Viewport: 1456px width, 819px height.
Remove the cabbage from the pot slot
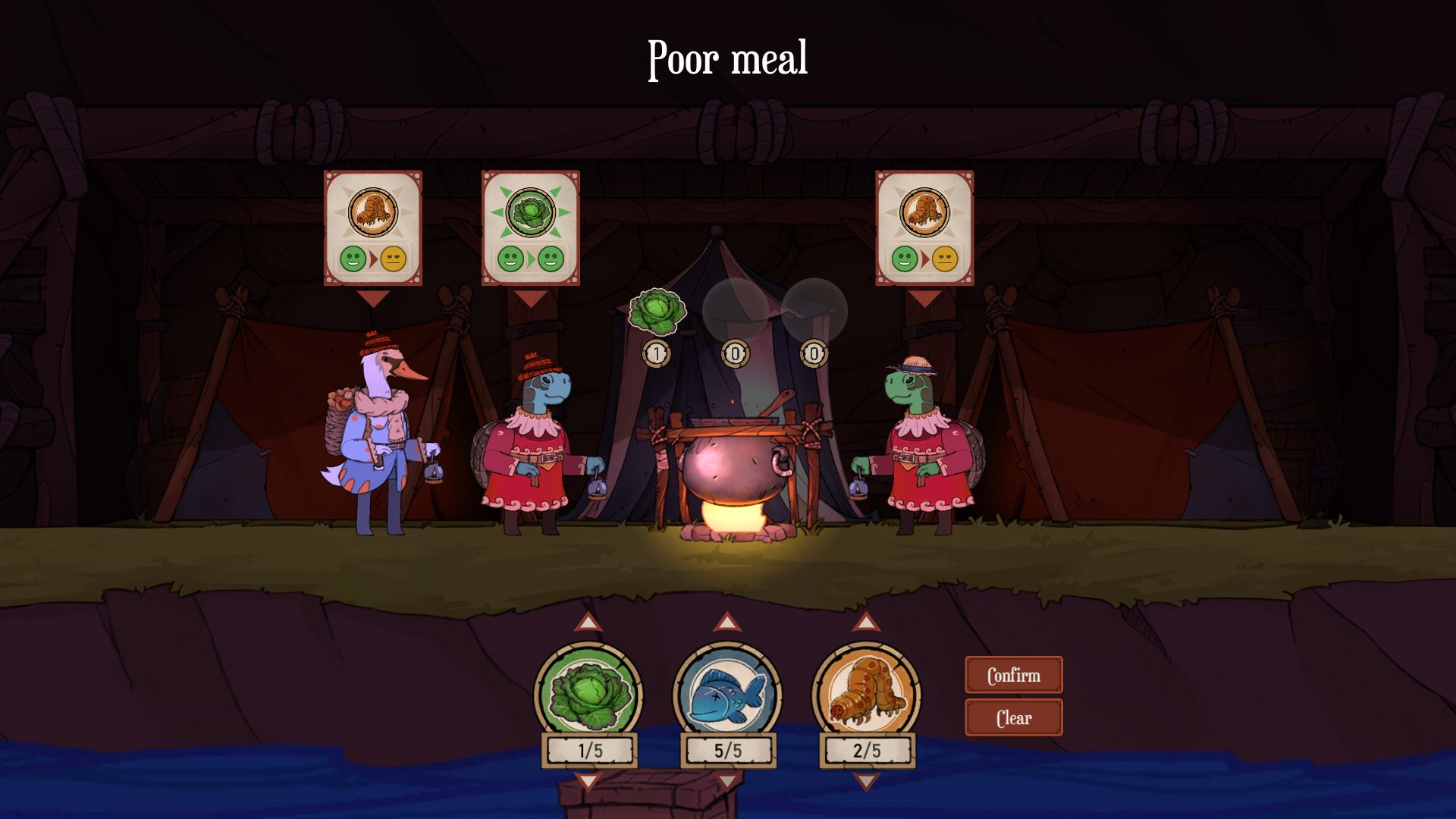click(657, 312)
